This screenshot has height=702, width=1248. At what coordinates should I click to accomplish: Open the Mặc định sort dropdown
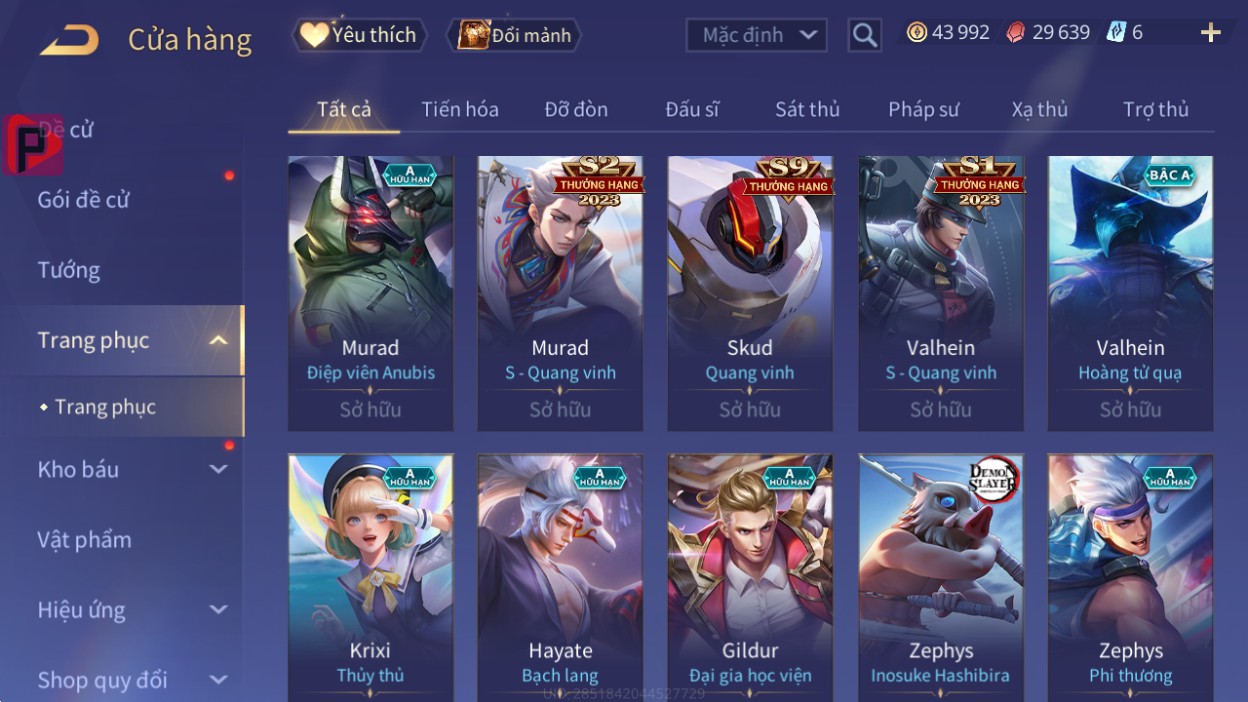click(757, 36)
